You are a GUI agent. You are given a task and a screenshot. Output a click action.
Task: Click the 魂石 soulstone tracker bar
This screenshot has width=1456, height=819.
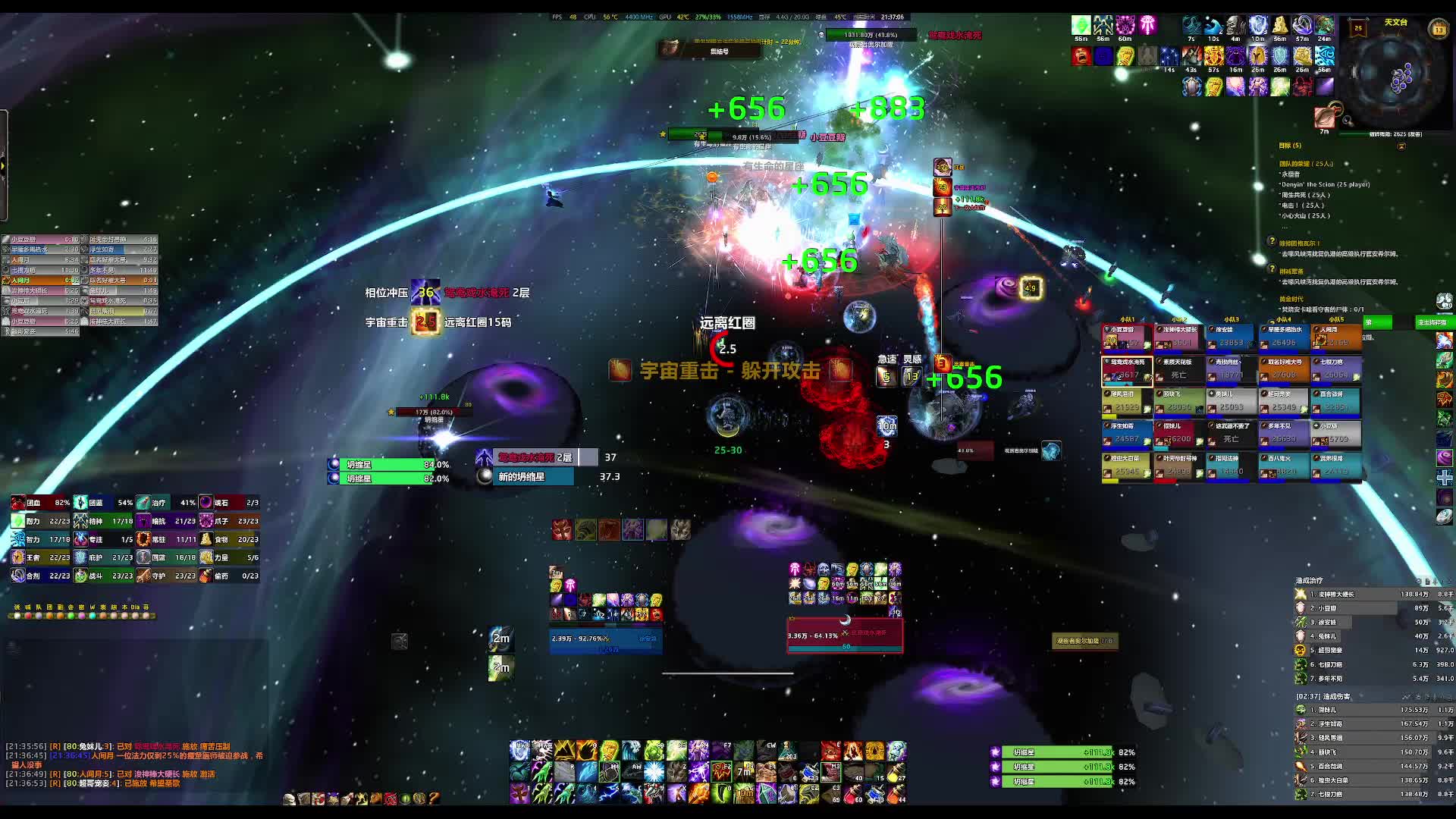(x=228, y=503)
